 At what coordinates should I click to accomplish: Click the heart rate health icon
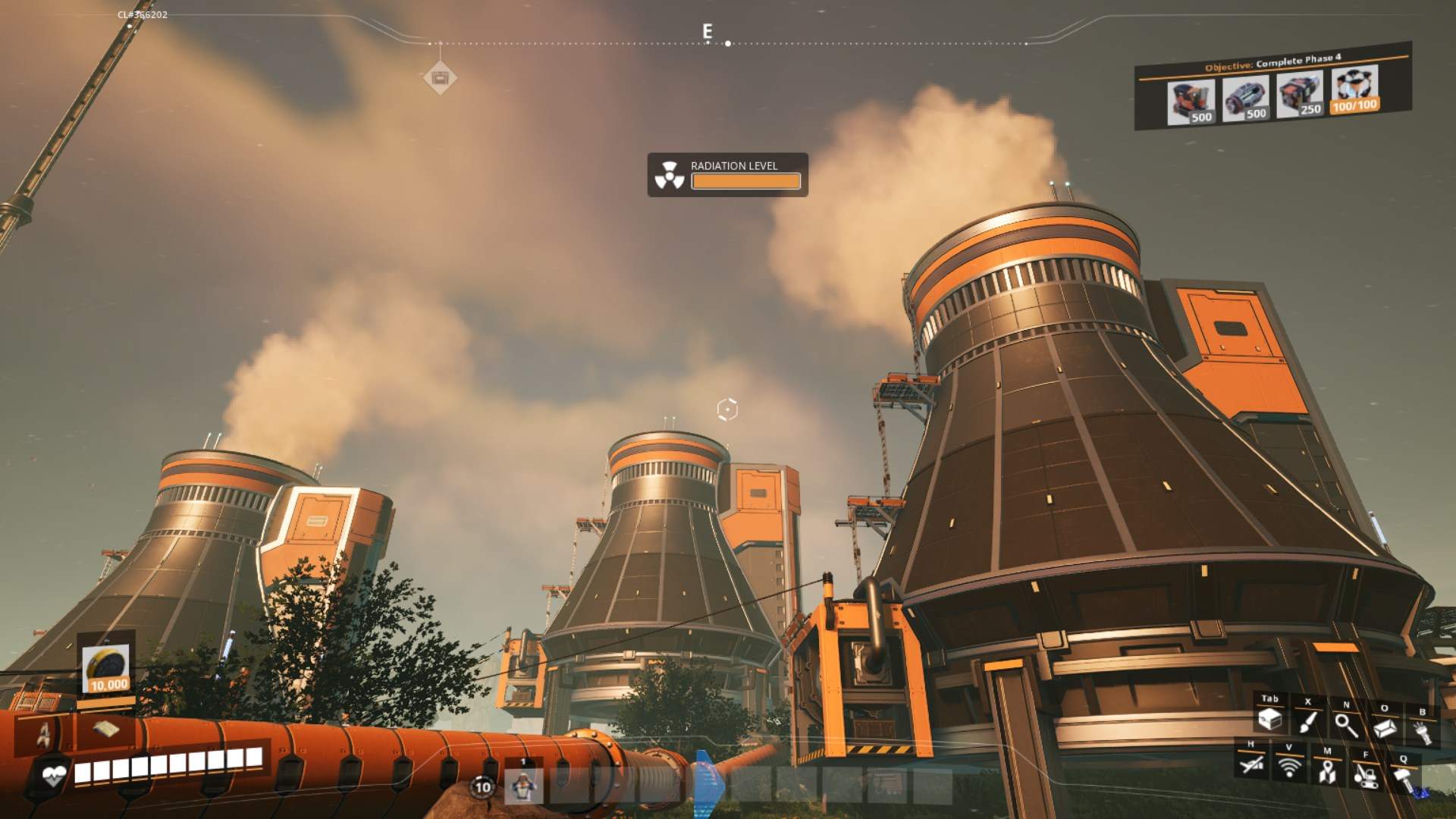tap(55, 774)
